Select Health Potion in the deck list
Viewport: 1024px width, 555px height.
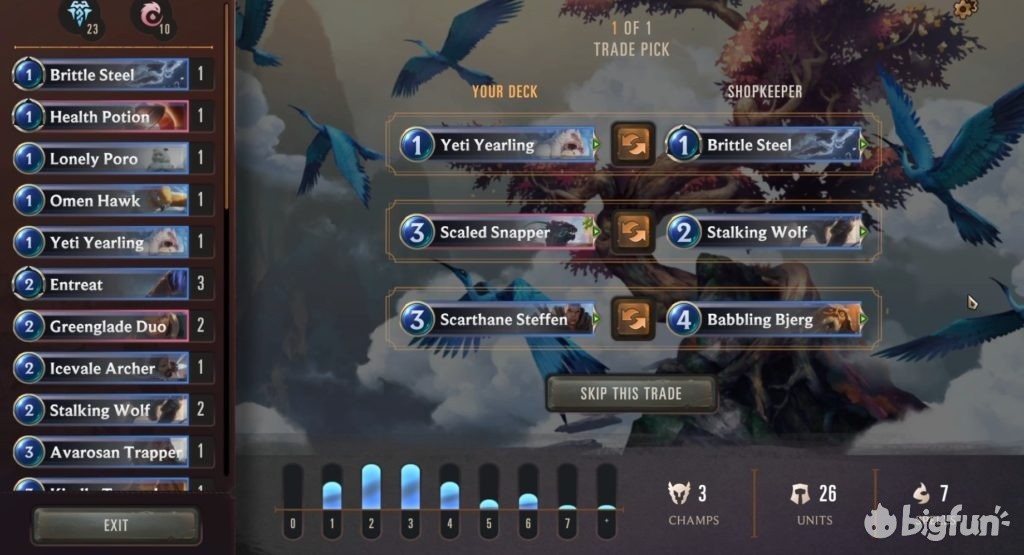pyautogui.click(x=101, y=117)
